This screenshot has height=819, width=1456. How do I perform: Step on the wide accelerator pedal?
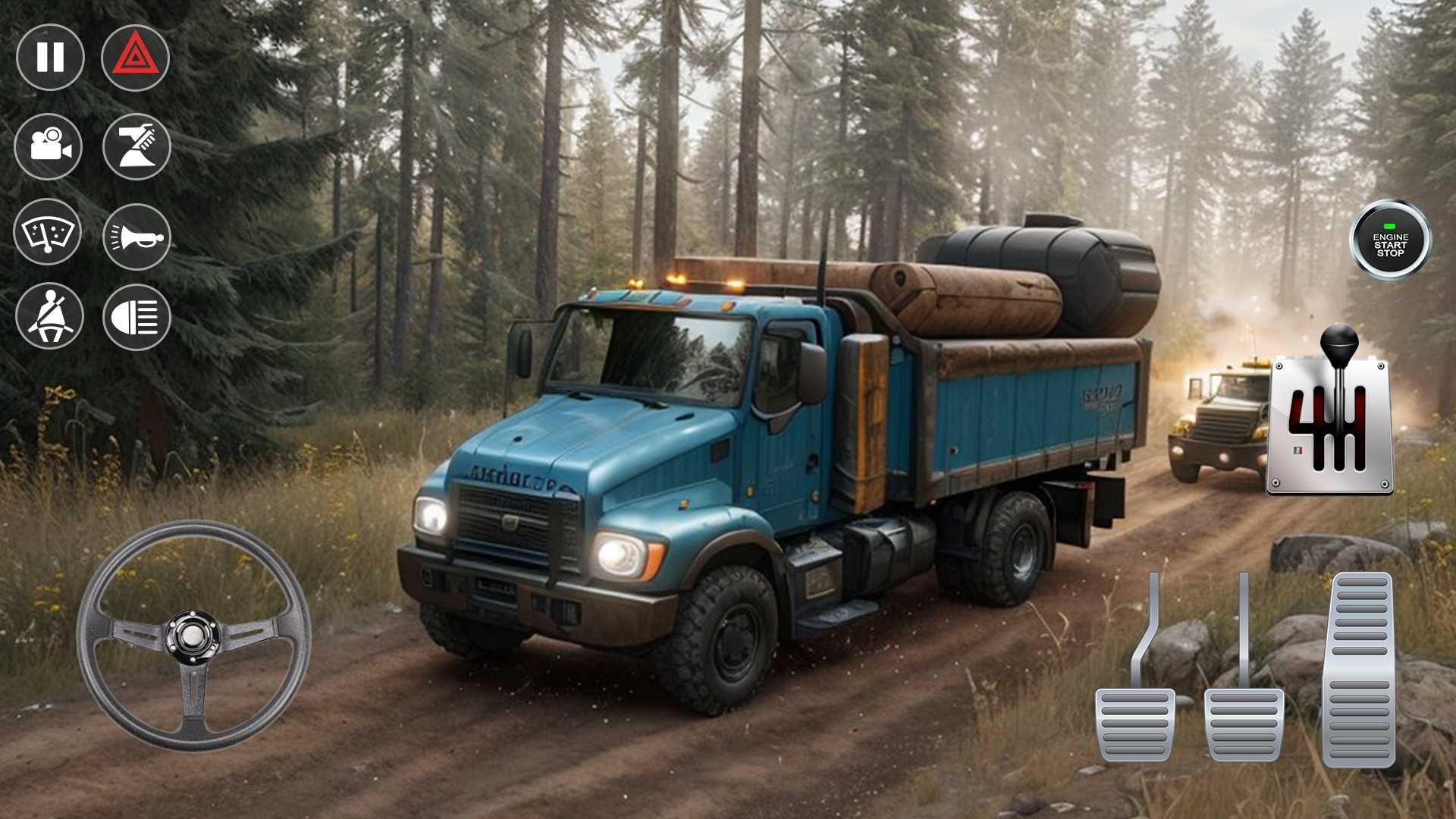[x=1360, y=669]
